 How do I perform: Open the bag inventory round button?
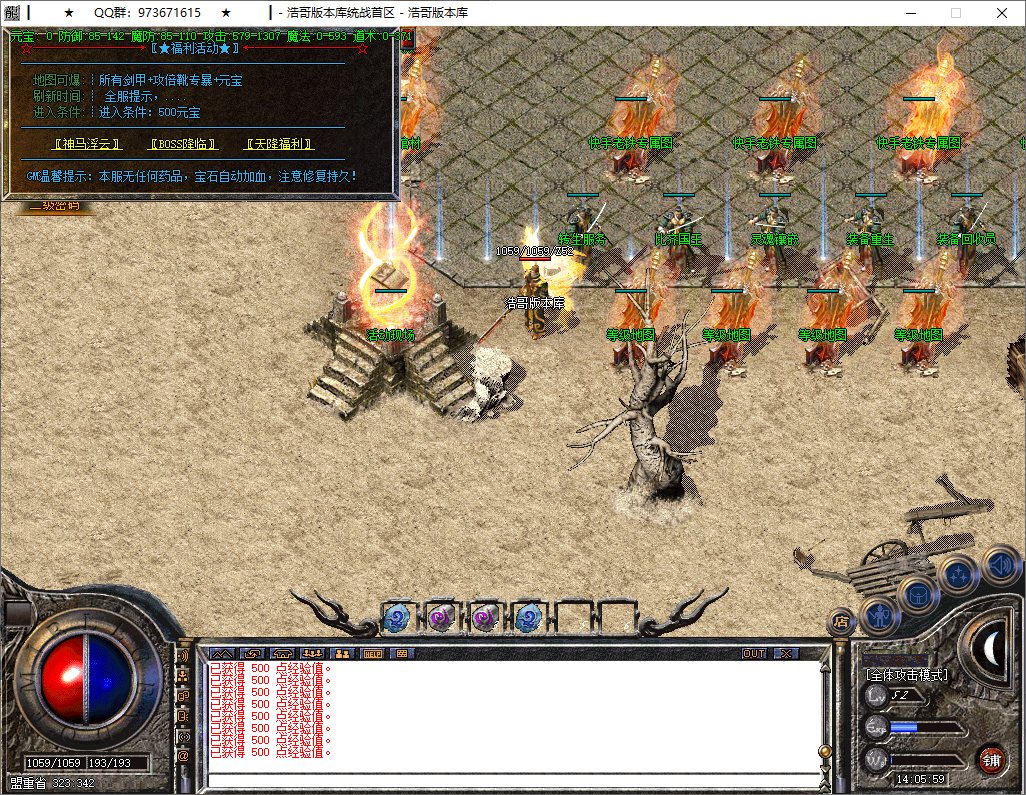click(917, 594)
